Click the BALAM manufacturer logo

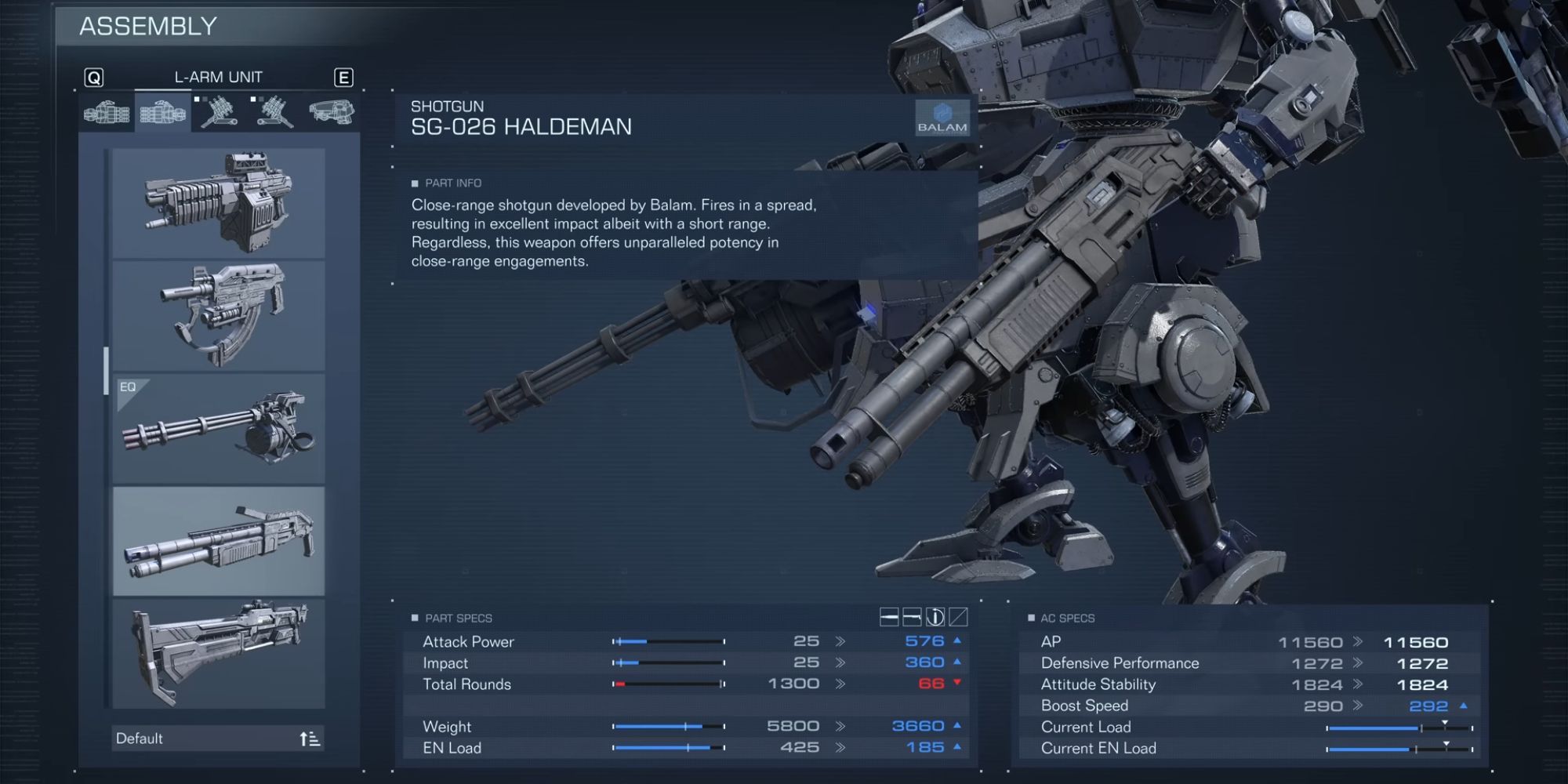tap(943, 118)
